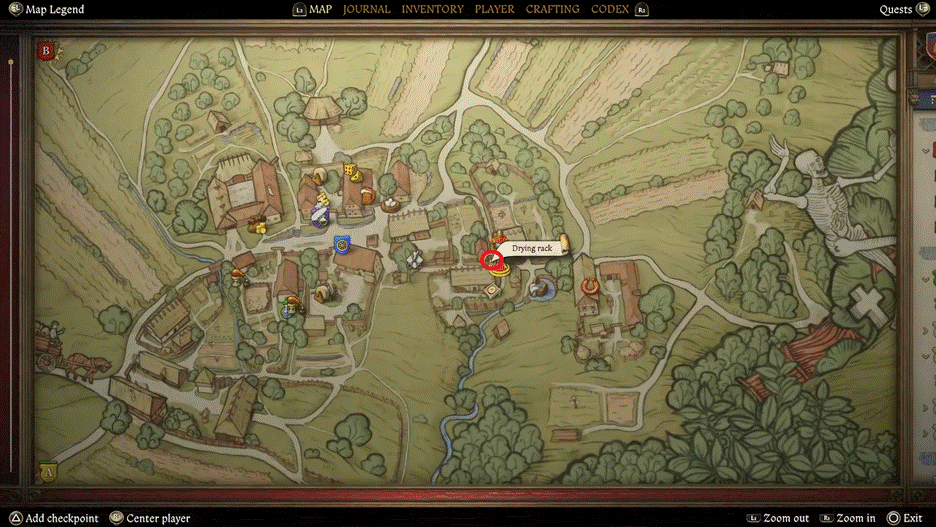
Task: Click the gold coins marker
Action: pos(259,226)
